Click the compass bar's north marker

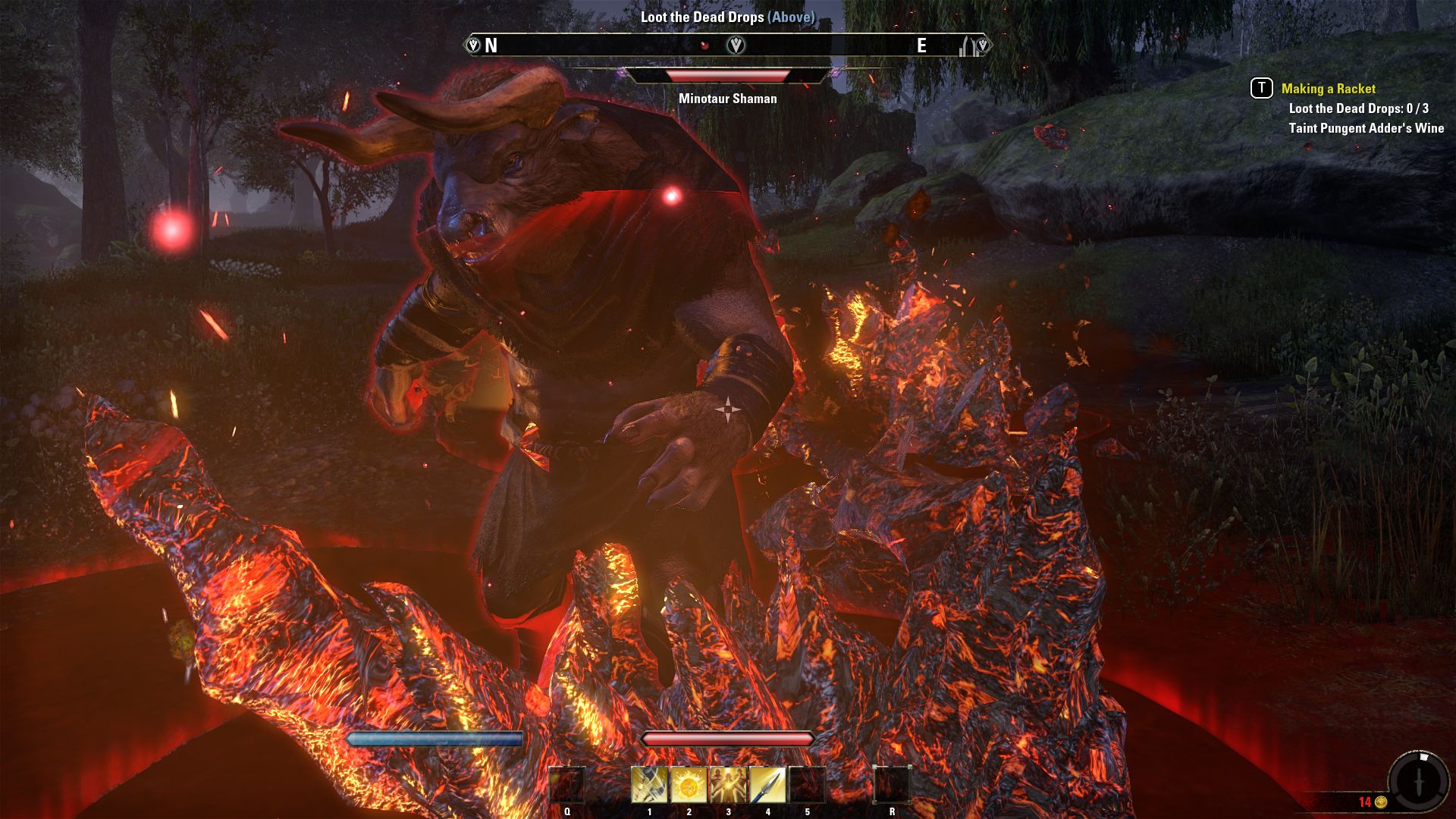pyautogui.click(x=491, y=45)
